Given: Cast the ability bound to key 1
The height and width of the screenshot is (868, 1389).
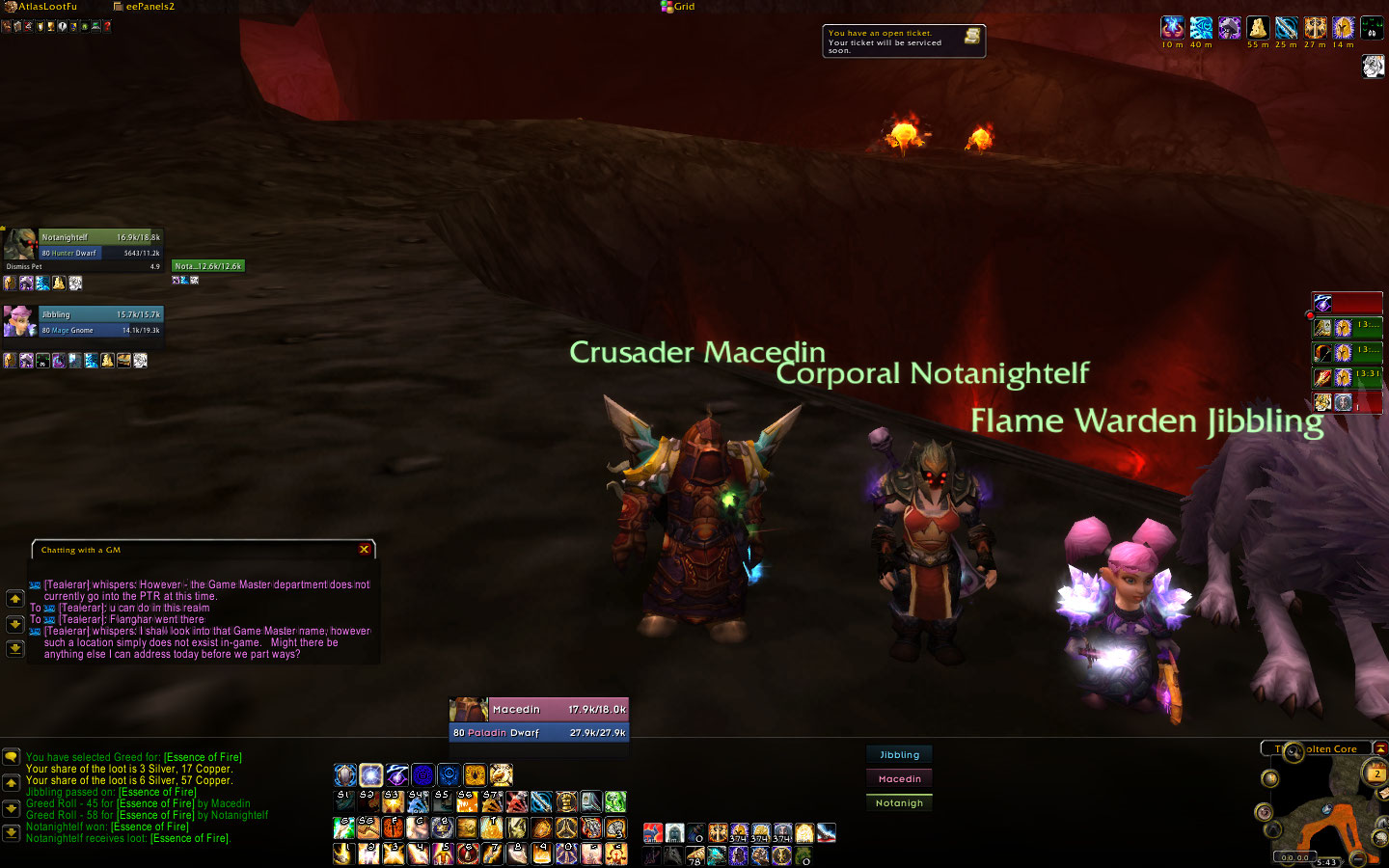Looking at the screenshot, I should 343,854.
